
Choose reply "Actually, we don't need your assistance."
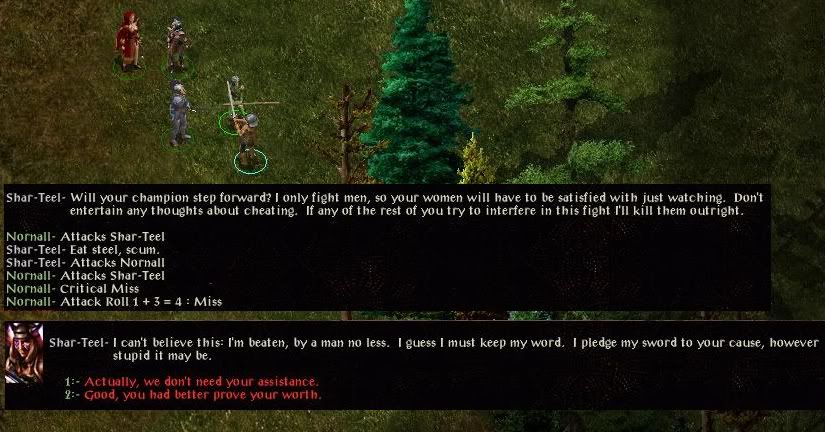coord(200,382)
